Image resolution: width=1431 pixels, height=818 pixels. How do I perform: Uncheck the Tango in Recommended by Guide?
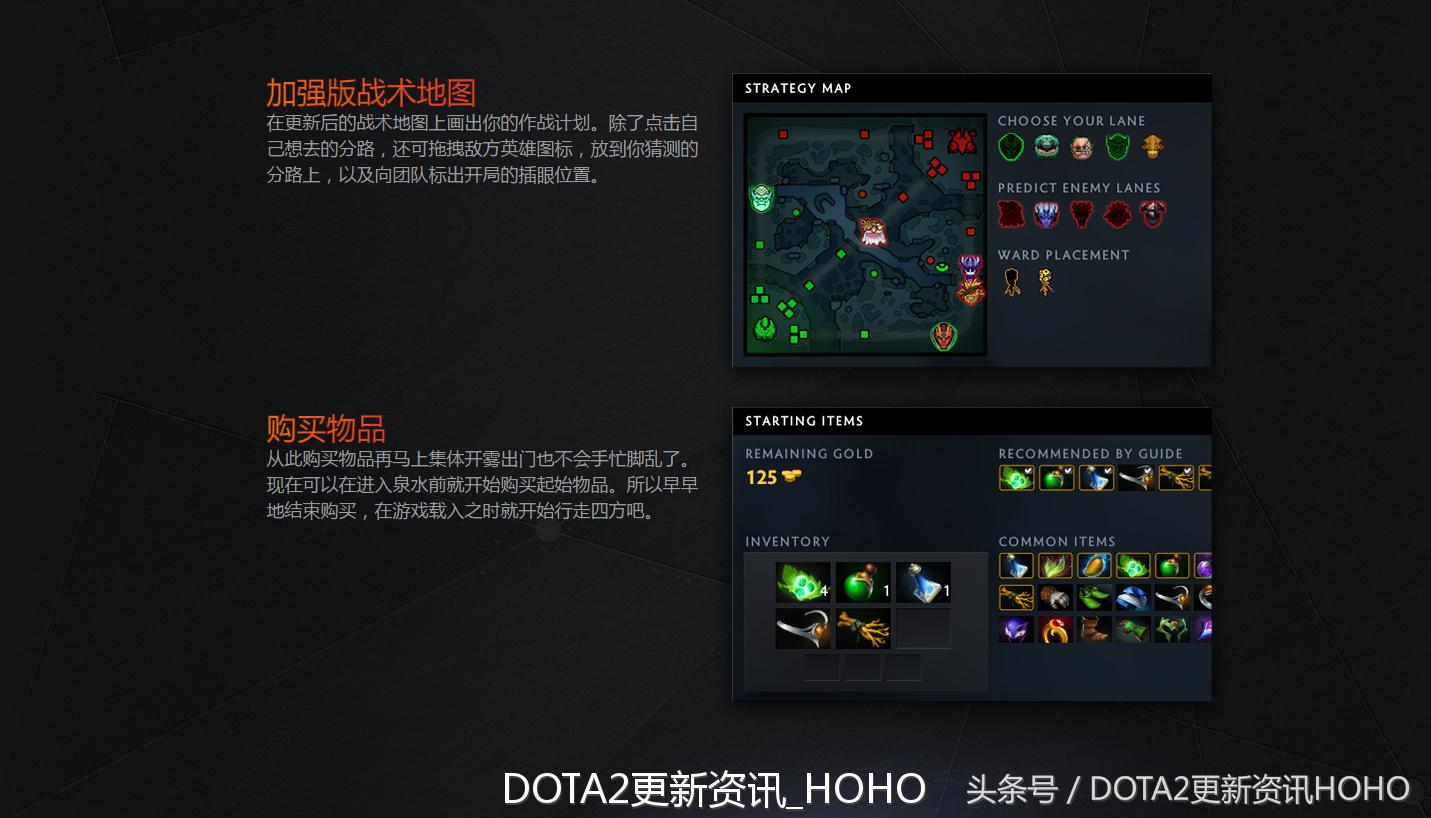pyautogui.click(x=1027, y=470)
